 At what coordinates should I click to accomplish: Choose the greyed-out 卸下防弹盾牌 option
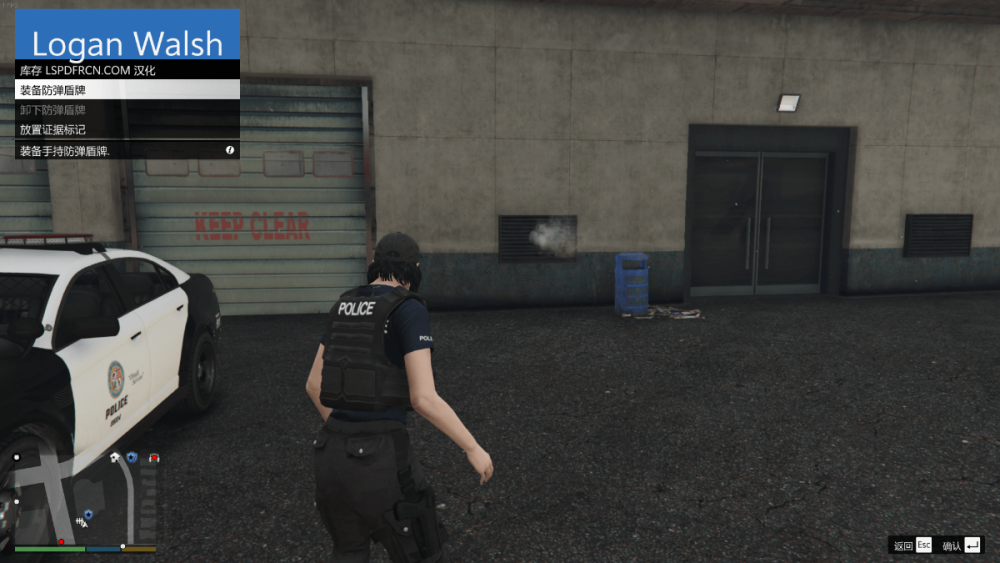point(127,110)
